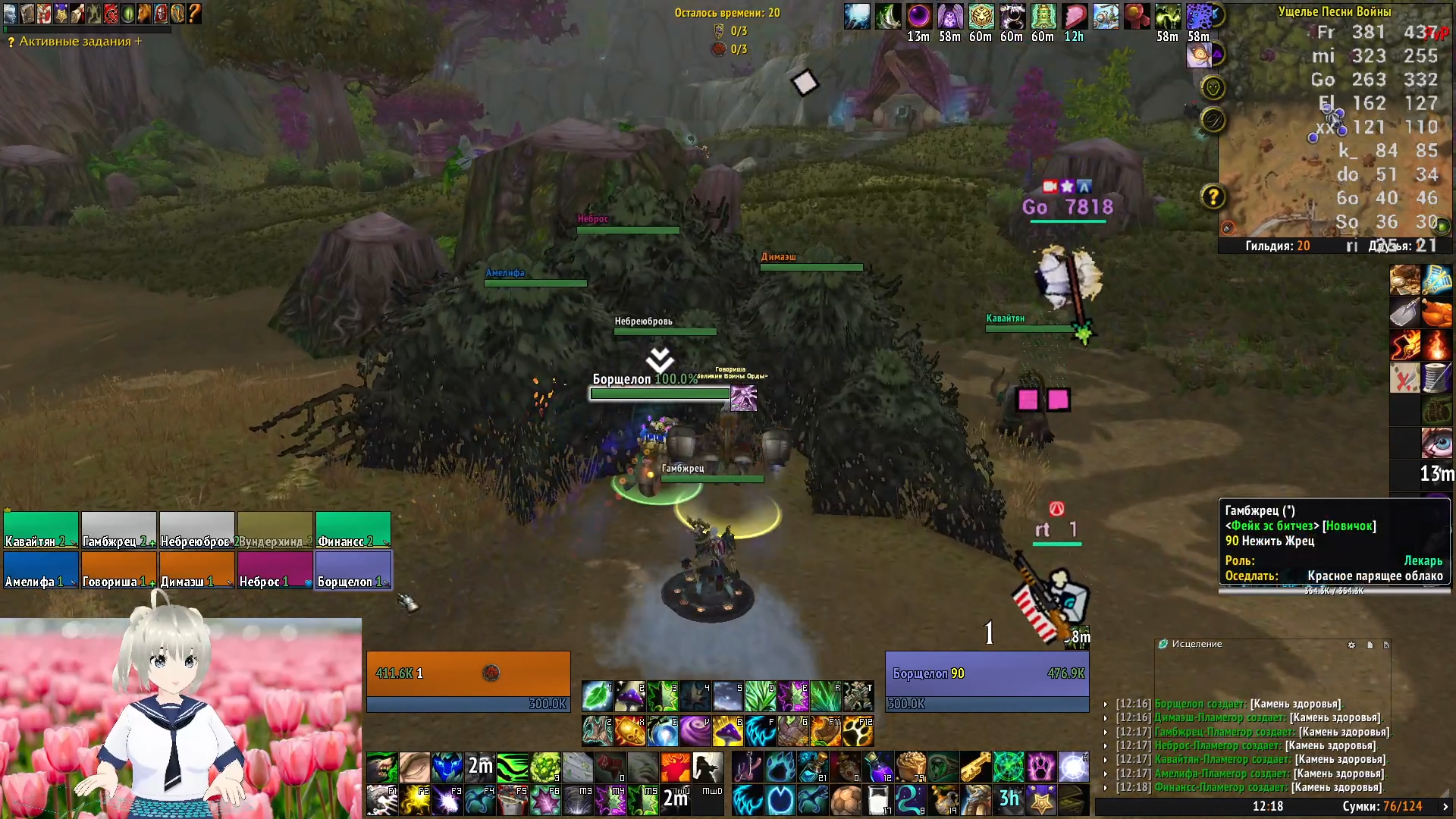Open the minimap for Ущелье Песни Войны
This screenshot has width=1456, height=819.
click(1335, 129)
